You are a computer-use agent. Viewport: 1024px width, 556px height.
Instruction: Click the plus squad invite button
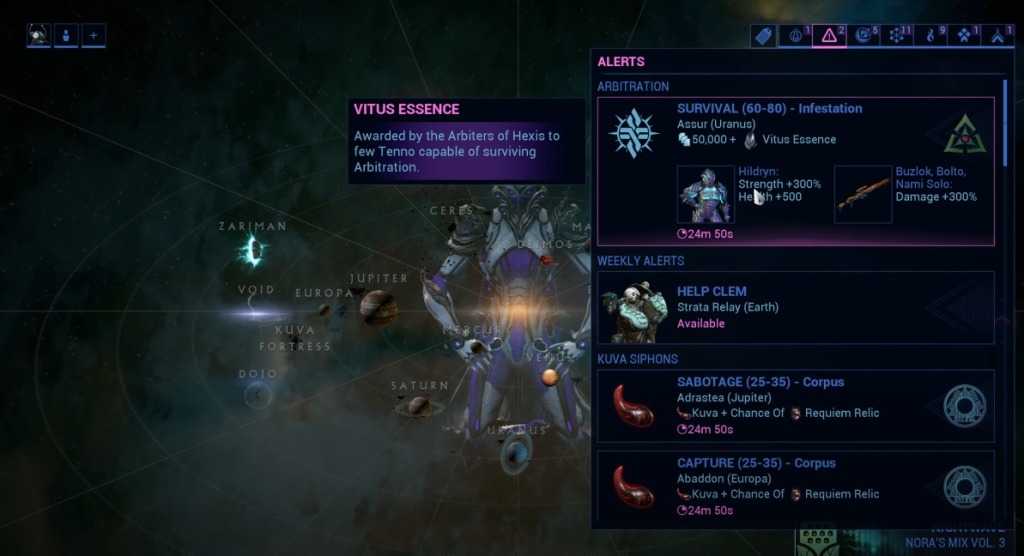click(94, 36)
